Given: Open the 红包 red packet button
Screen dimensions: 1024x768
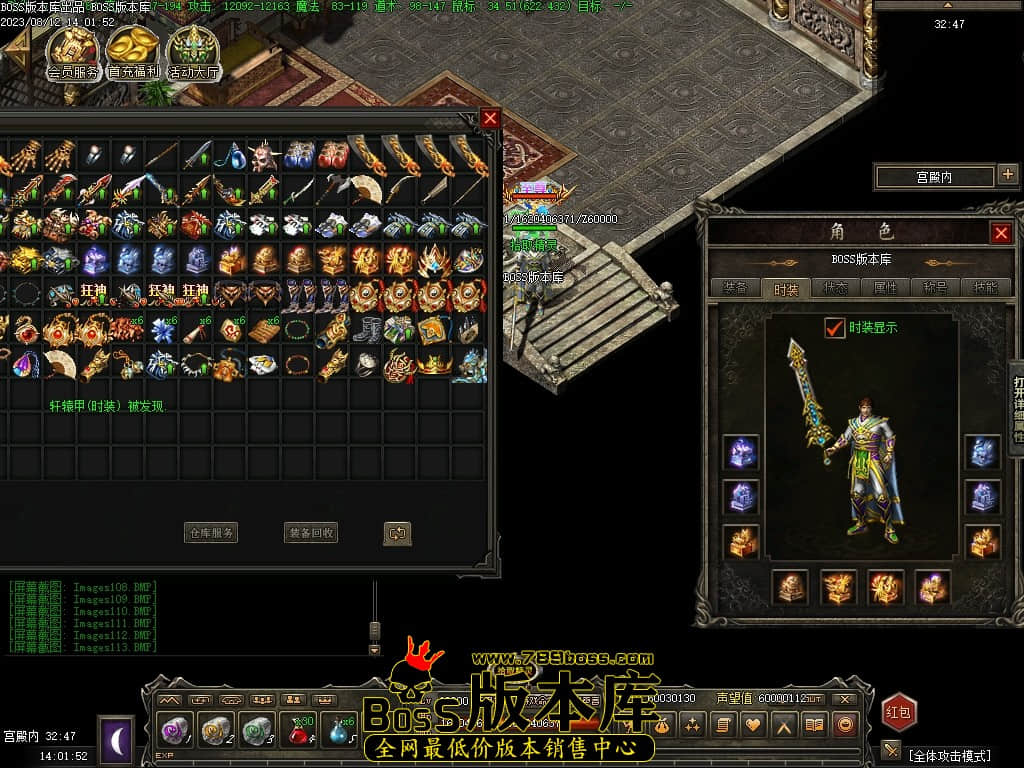Looking at the screenshot, I should coord(898,712).
